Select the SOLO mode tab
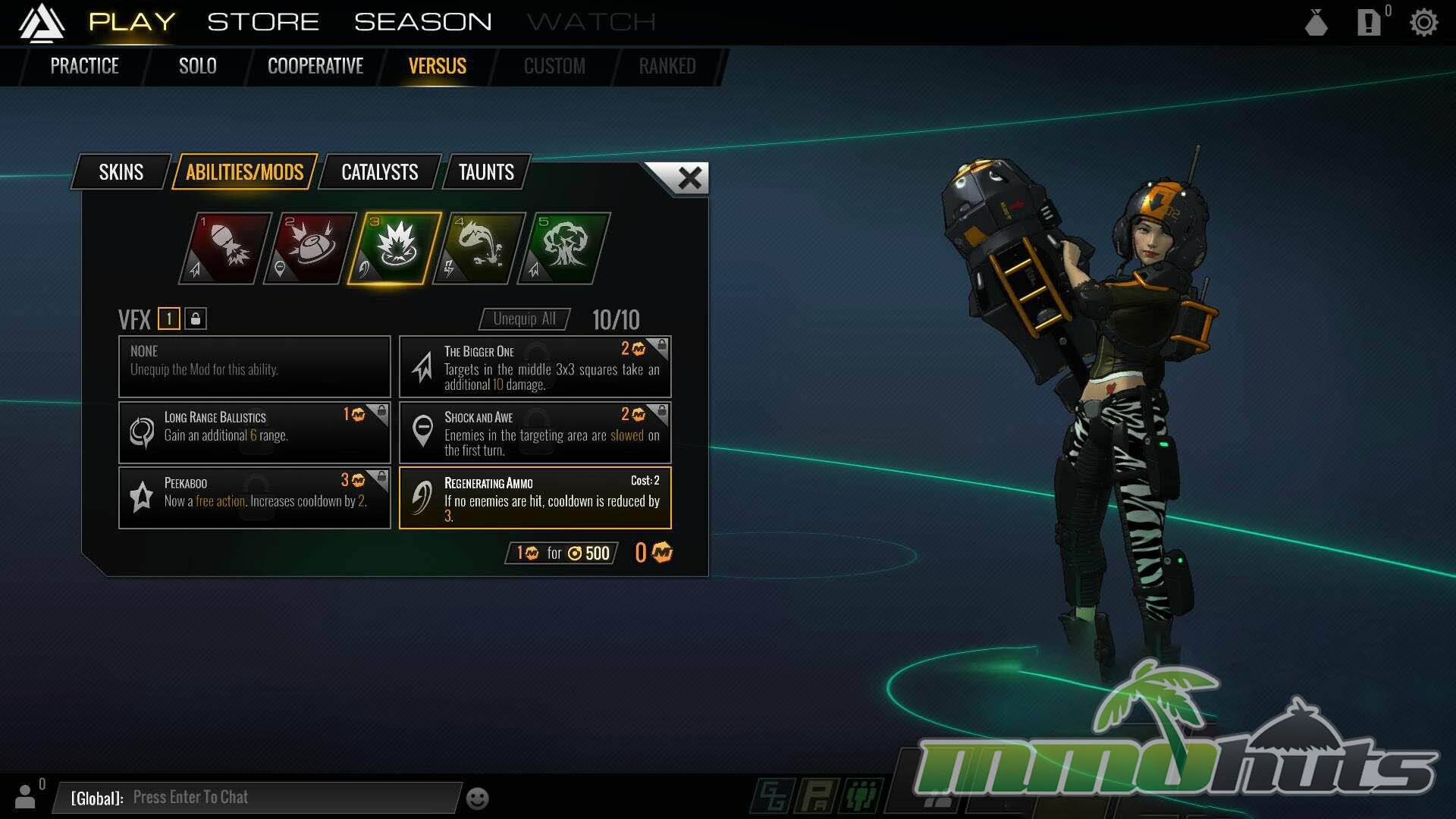Image resolution: width=1456 pixels, height=819 pixels. 197,66
